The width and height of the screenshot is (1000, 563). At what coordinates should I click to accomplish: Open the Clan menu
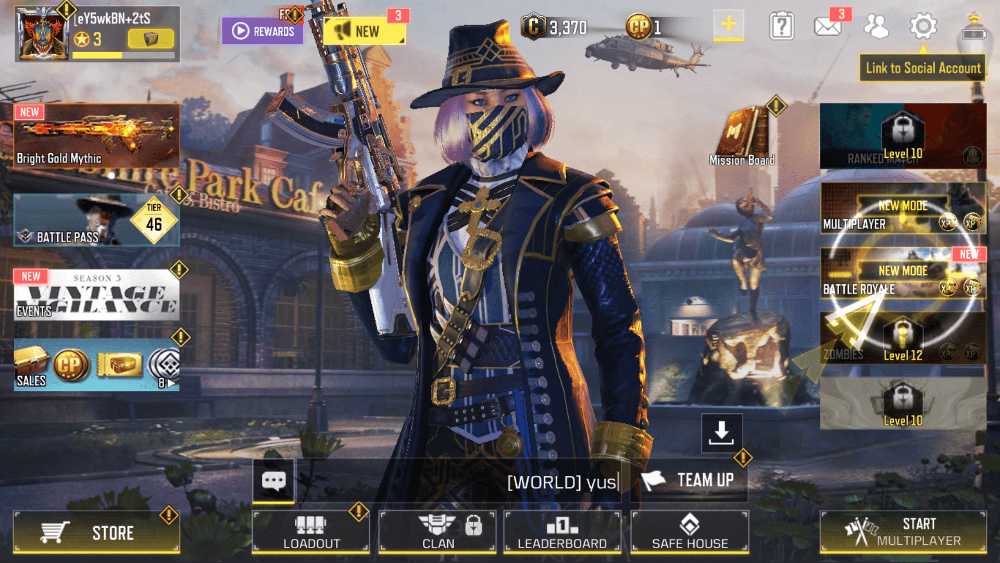[x=438, y=532]
